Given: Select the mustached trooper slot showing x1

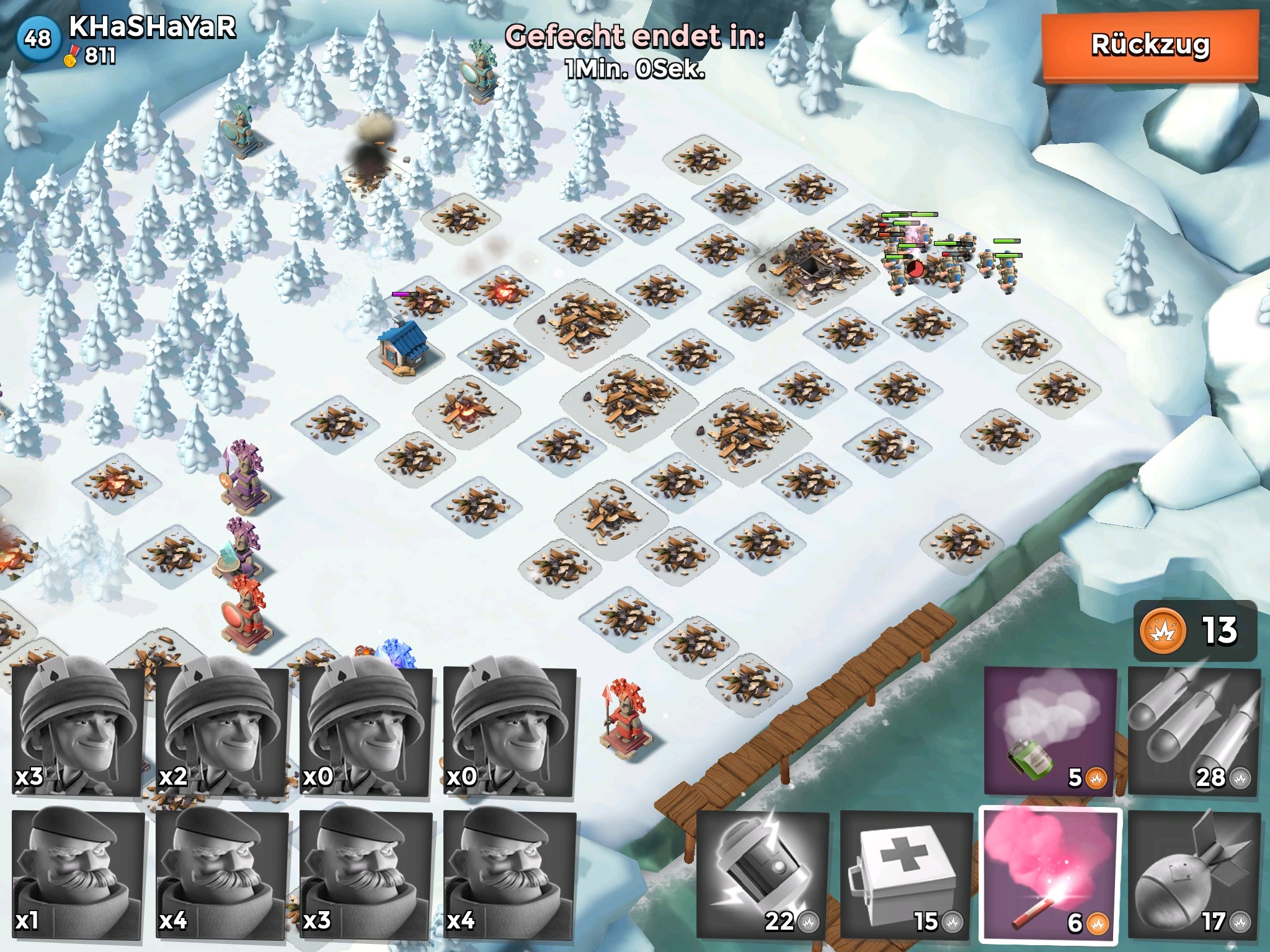Looking at the screenshot, I should tap(78, 875).
